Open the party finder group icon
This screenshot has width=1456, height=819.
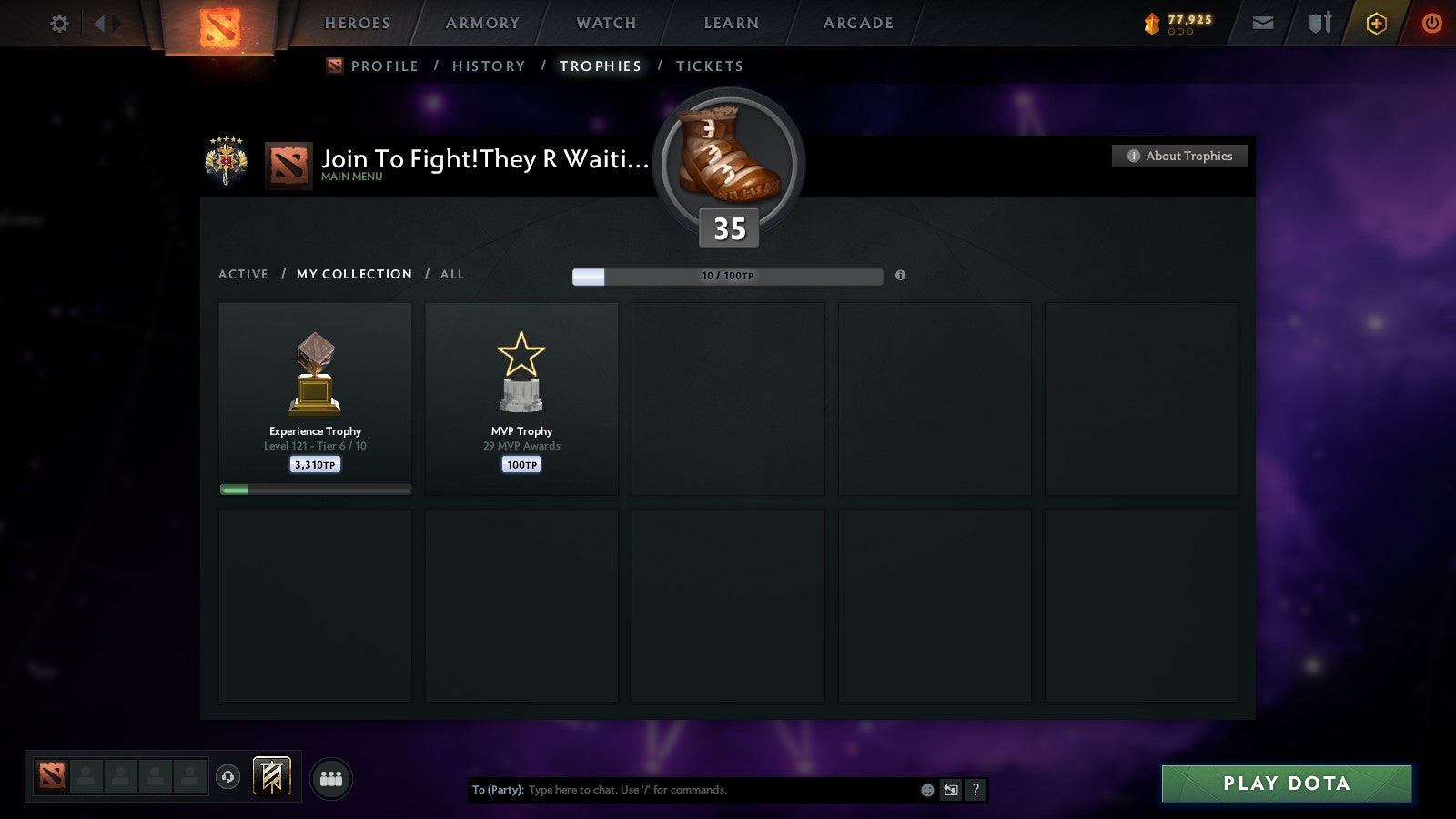point(331,776)
